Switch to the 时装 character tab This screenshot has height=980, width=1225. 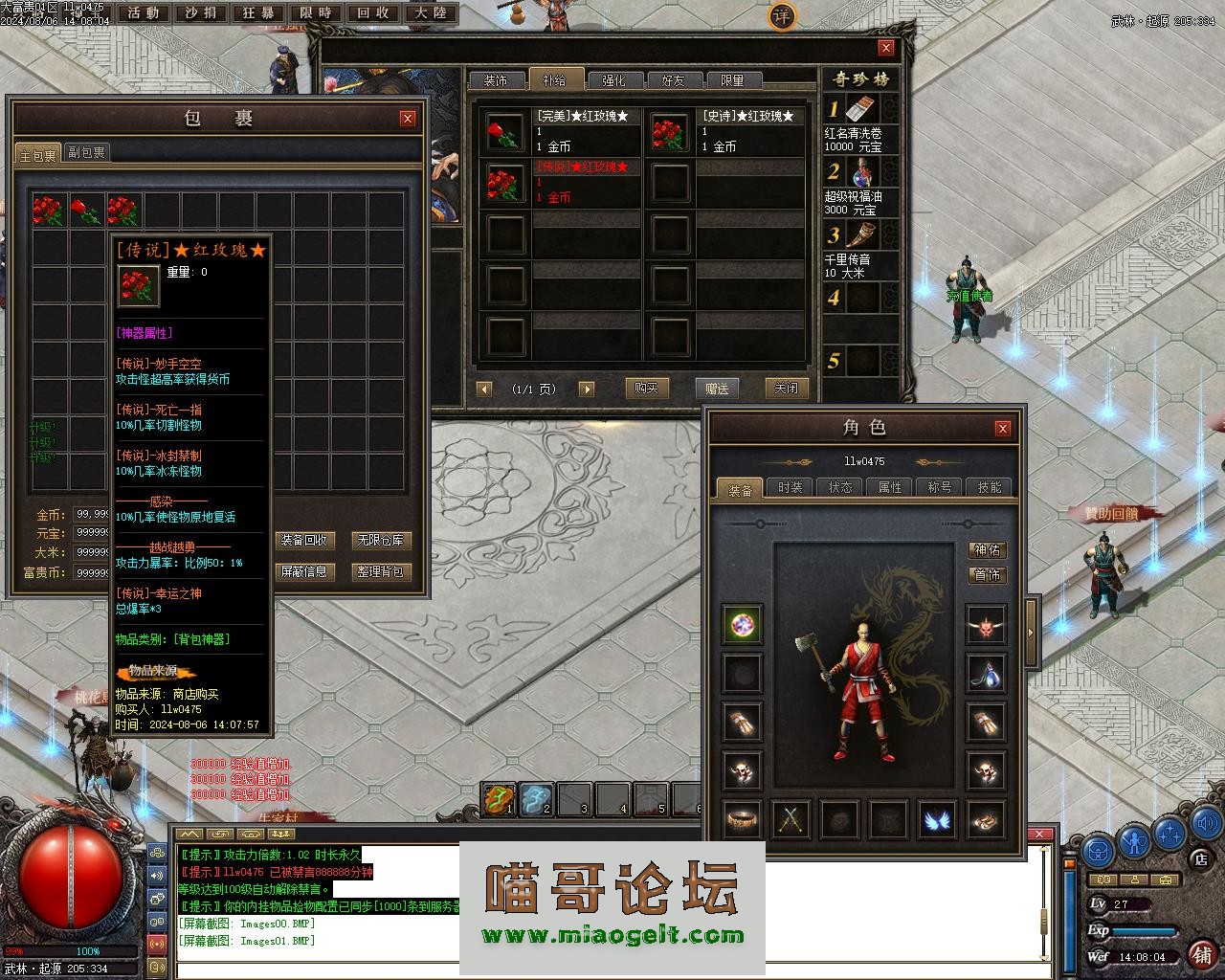791,487
